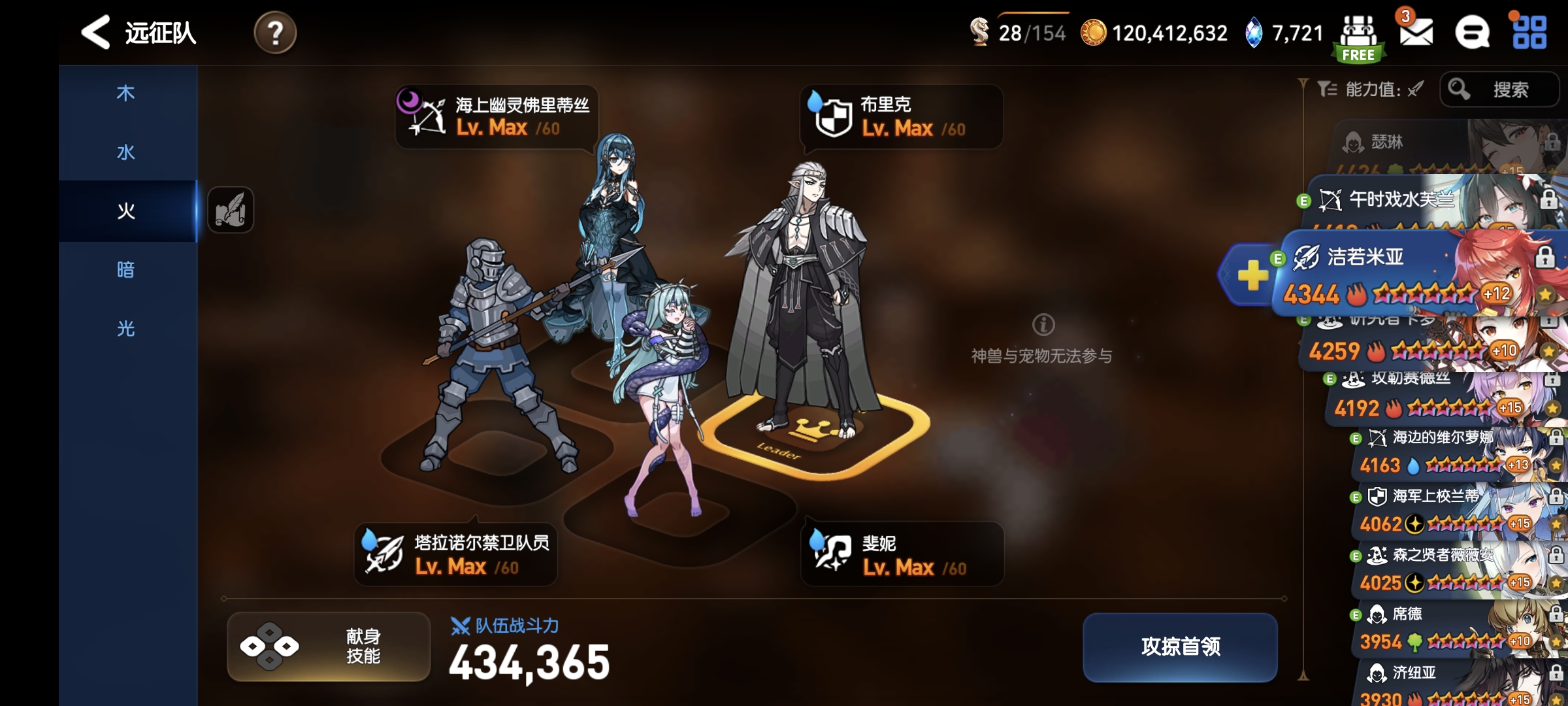1568x706 pixels.
Task: Open the help question mark icon
Action: pyautogui.click(x=275, y=33)
